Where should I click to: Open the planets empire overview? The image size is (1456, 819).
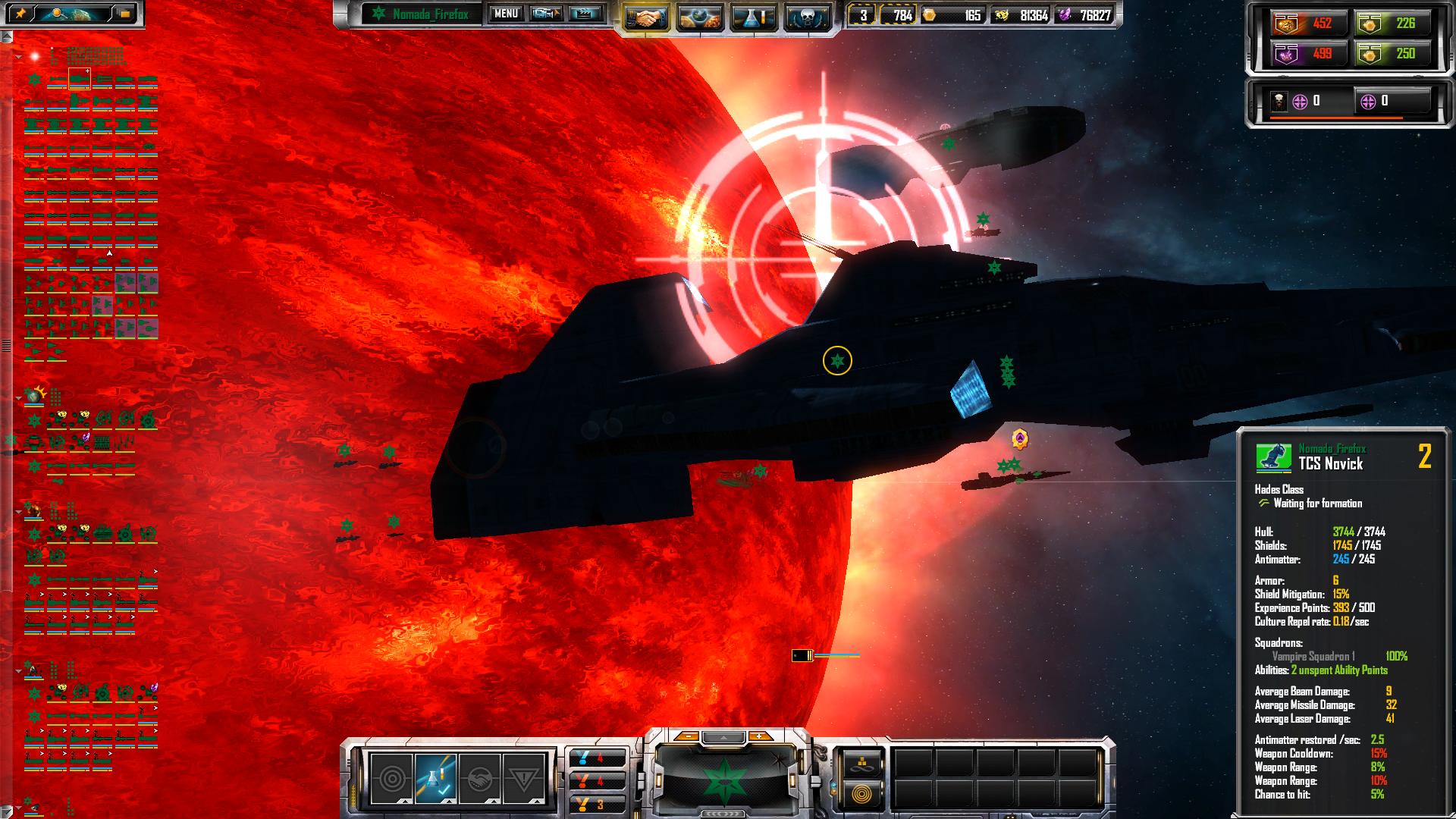point(699,17)
